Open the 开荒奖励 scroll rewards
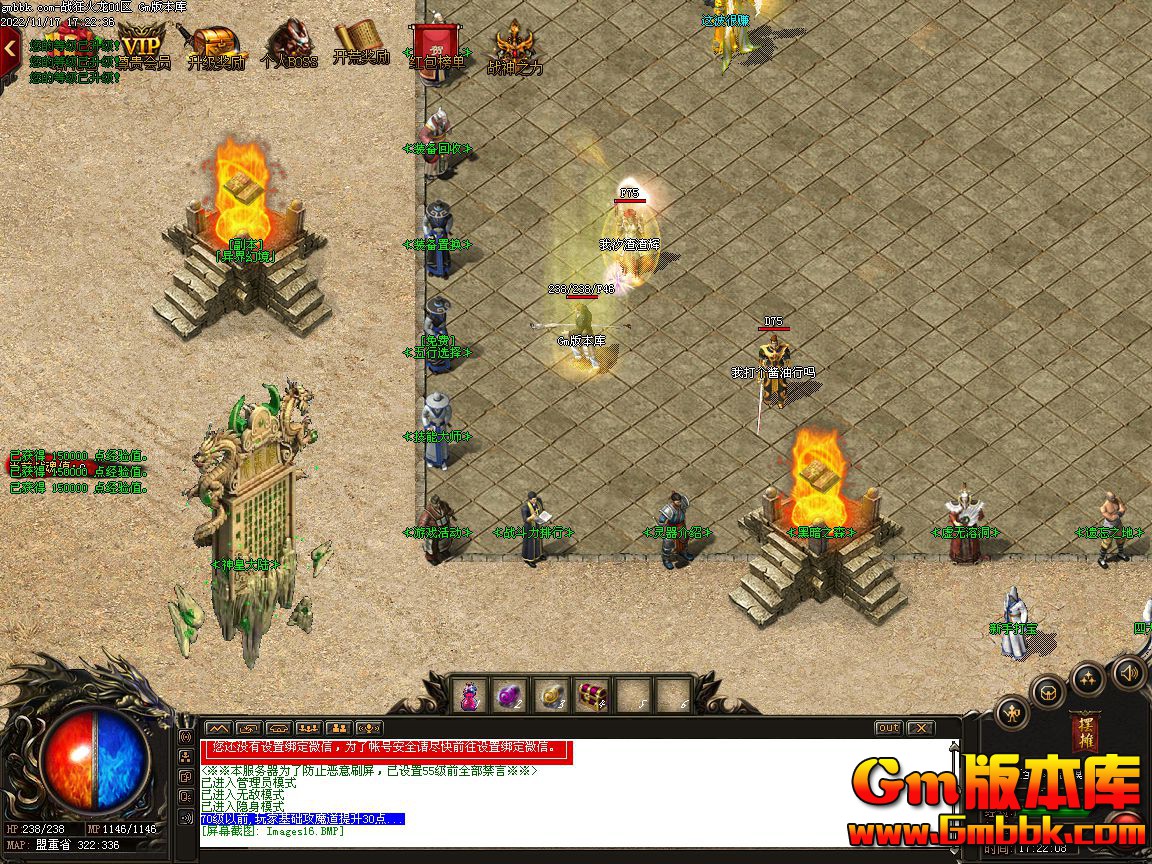The height and width of the screenshot is (864, 1152). (361, 45)
